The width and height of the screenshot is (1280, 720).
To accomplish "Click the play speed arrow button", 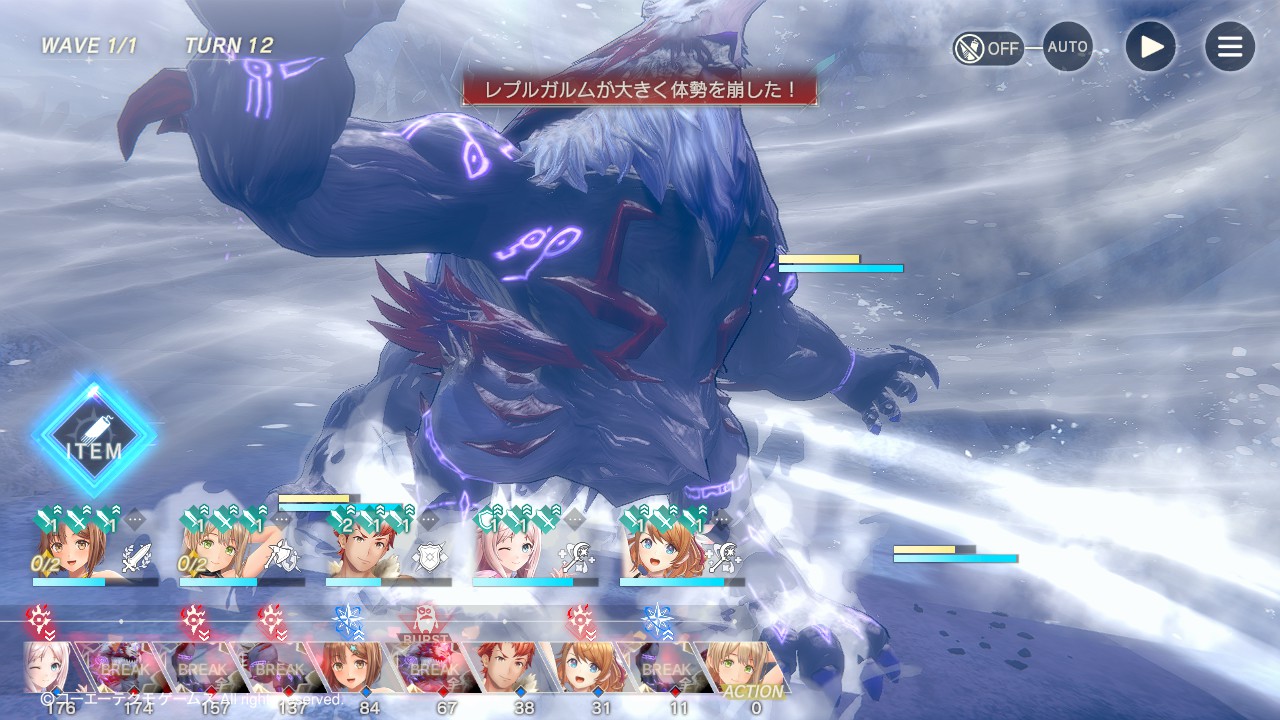I will (1150, 47).
